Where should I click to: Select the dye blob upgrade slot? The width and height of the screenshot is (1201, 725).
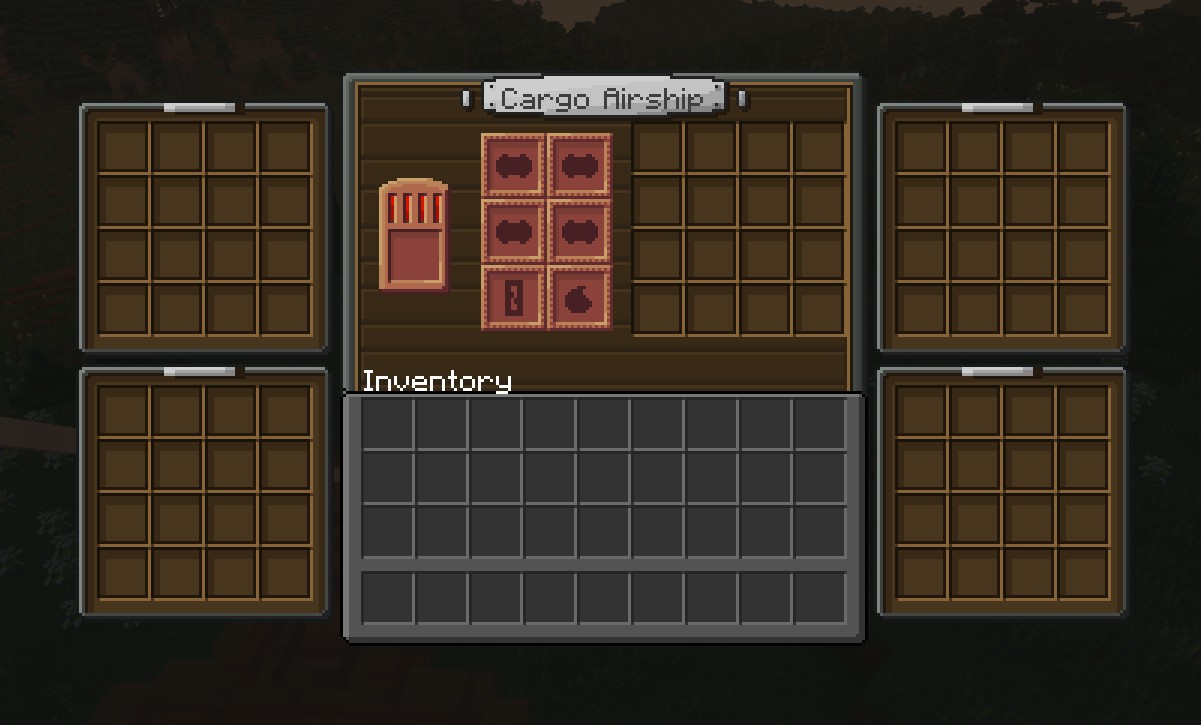coord(580,298)
